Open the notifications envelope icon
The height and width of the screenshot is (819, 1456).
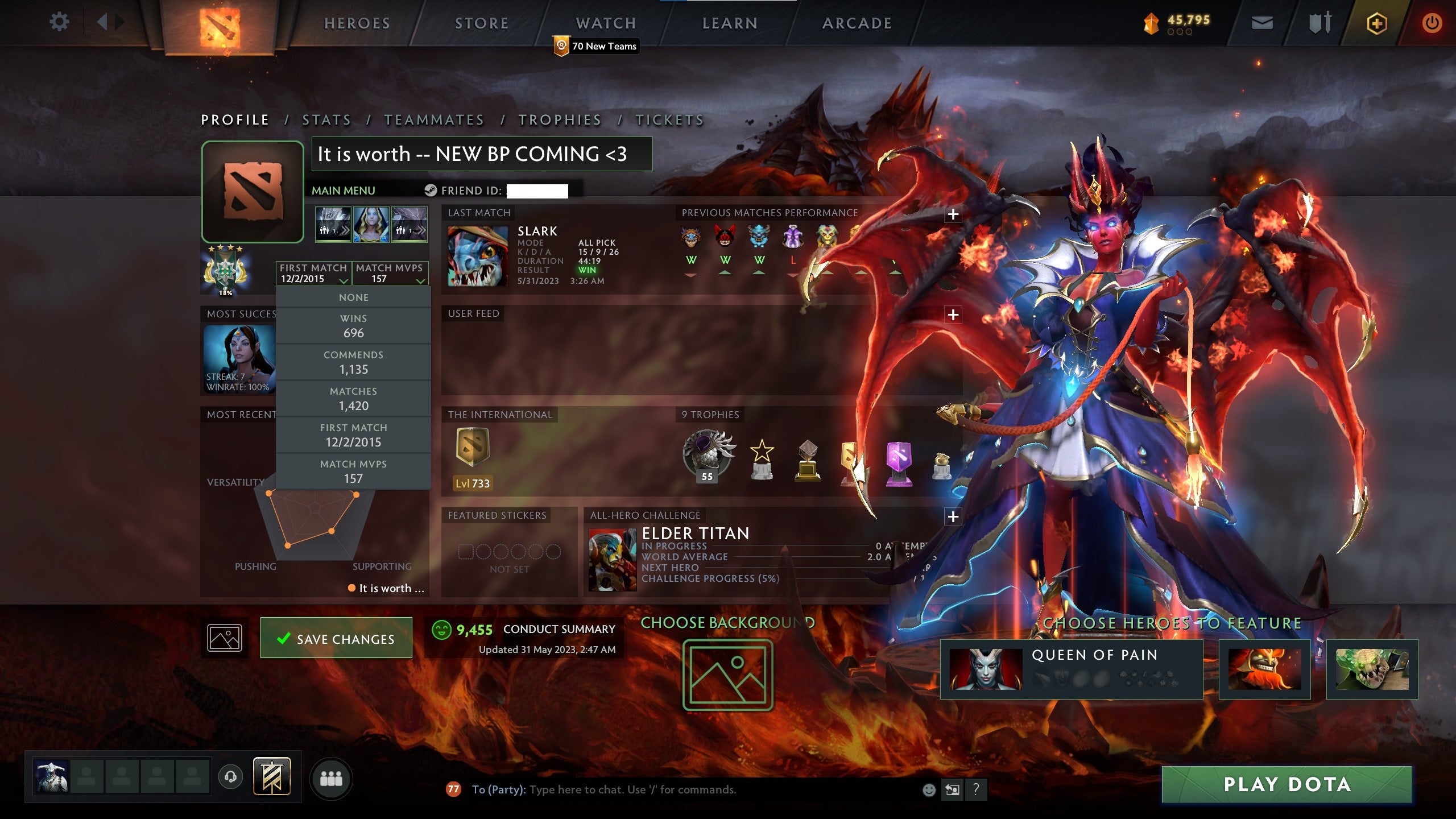(1263, 23)
